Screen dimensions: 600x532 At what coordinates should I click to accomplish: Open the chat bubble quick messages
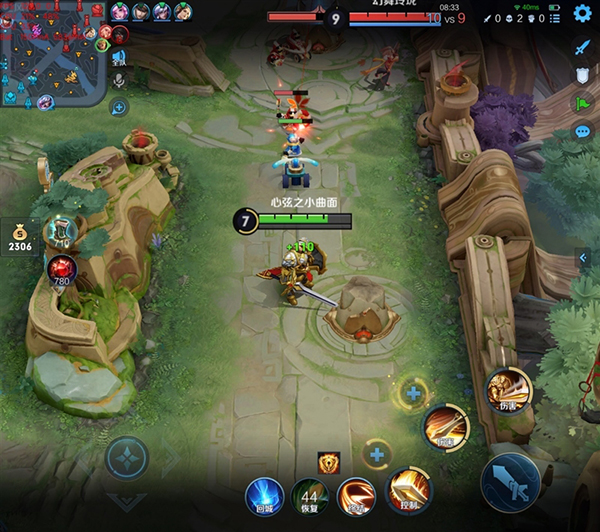(582, 131)
